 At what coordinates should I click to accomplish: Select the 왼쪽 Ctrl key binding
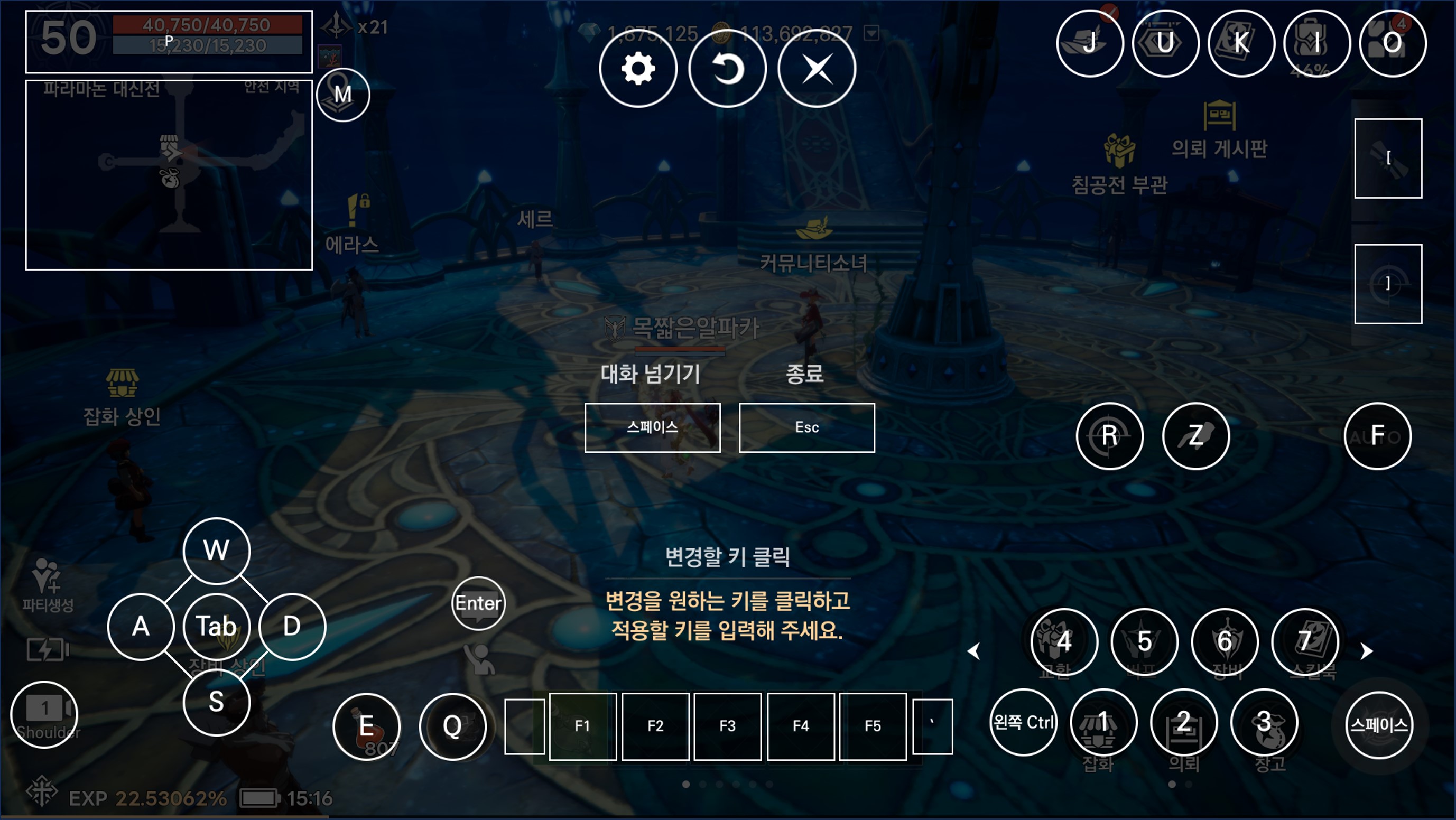1024,722
